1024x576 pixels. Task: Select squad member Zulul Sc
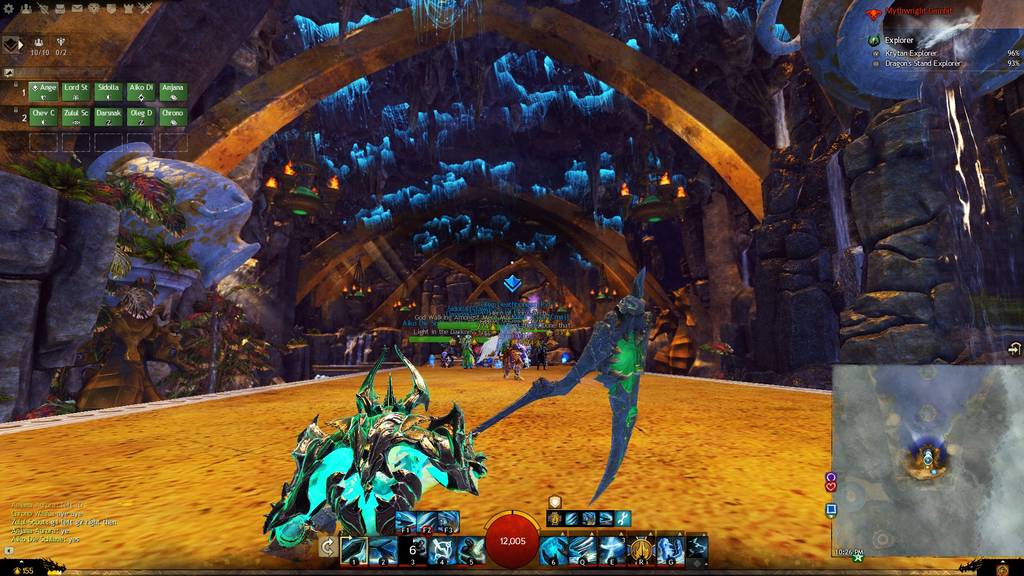(x=76, y=117)
